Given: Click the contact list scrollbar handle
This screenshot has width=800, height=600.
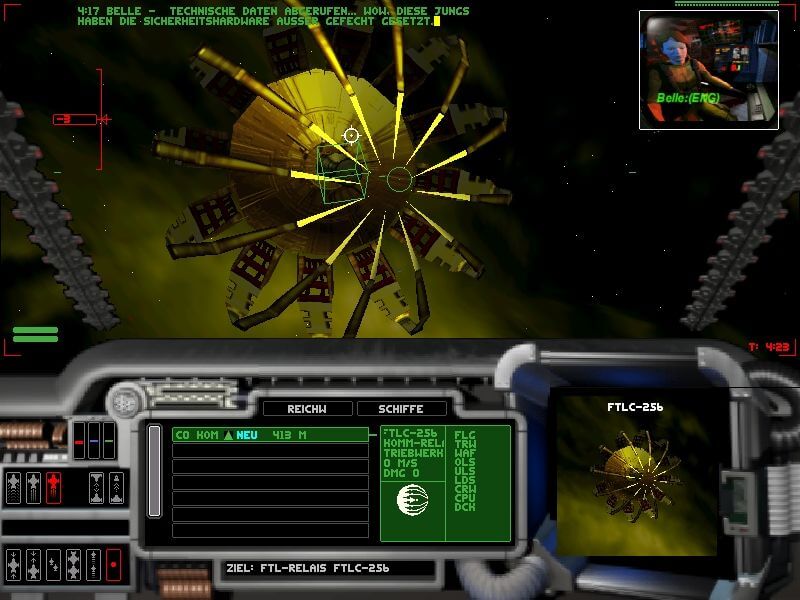Looking at the screenshot, I should [x=155, y=471].
